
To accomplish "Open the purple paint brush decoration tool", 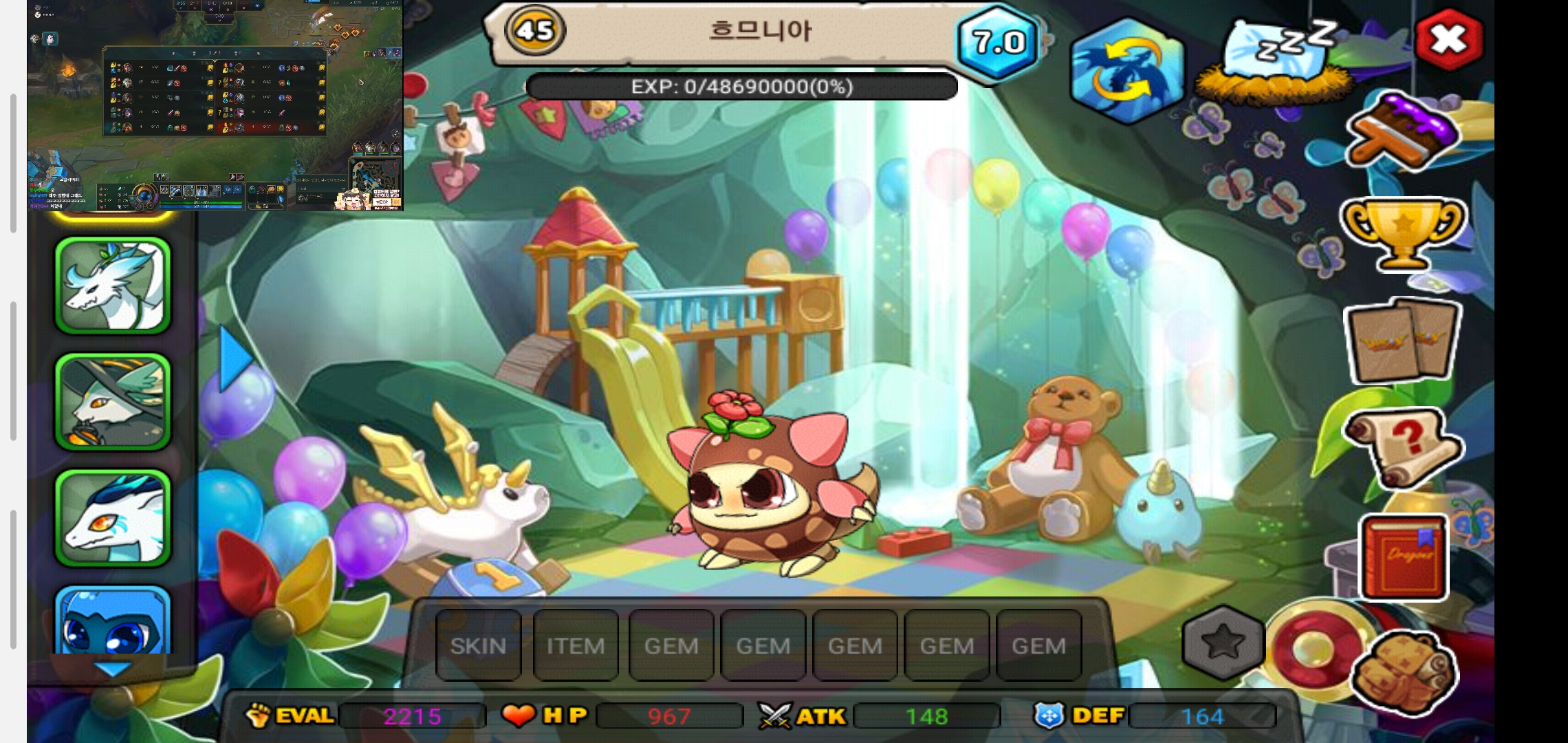I will click(x=1403, y=131).
